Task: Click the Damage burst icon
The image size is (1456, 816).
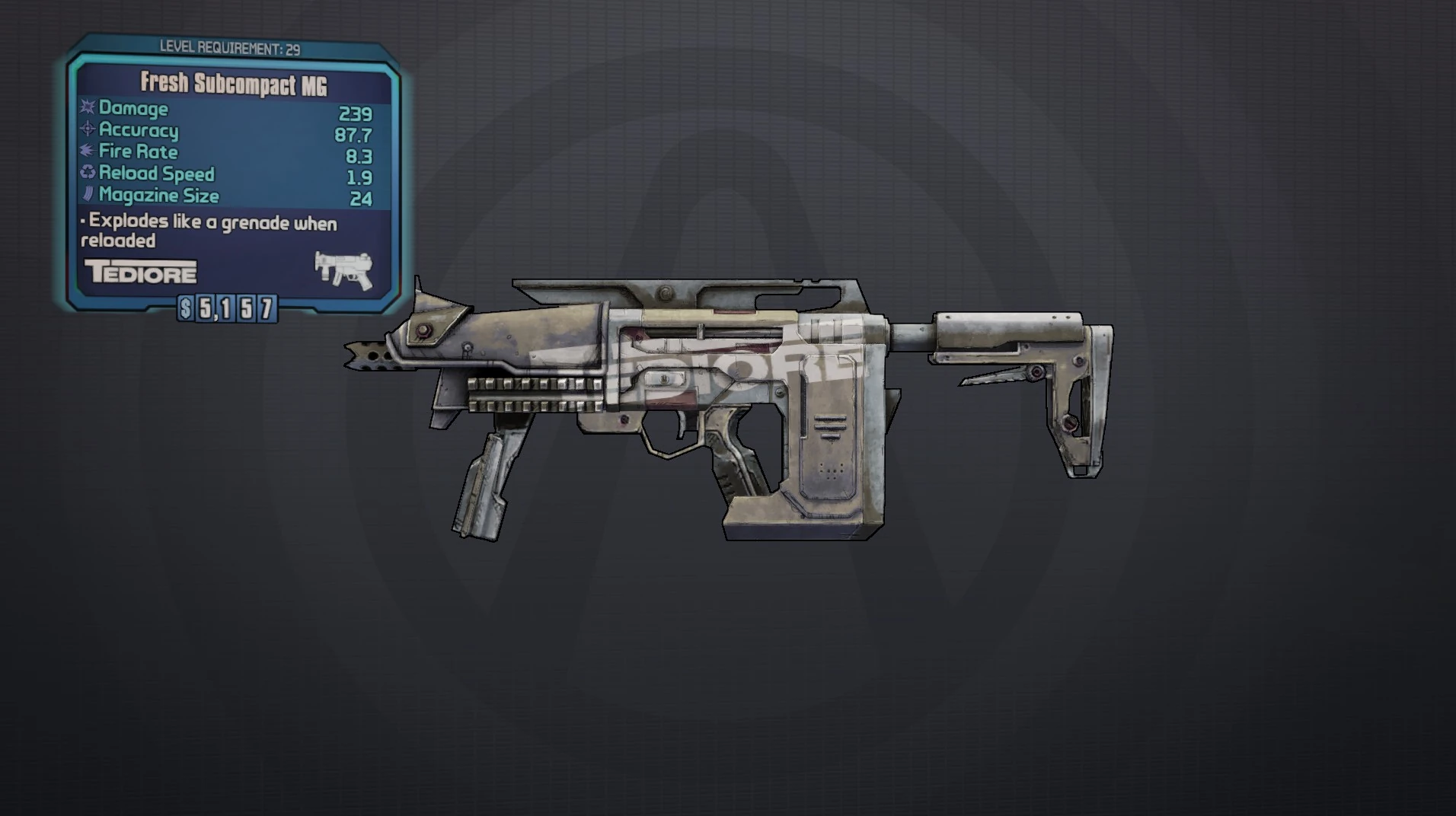Action: point(86,109)
